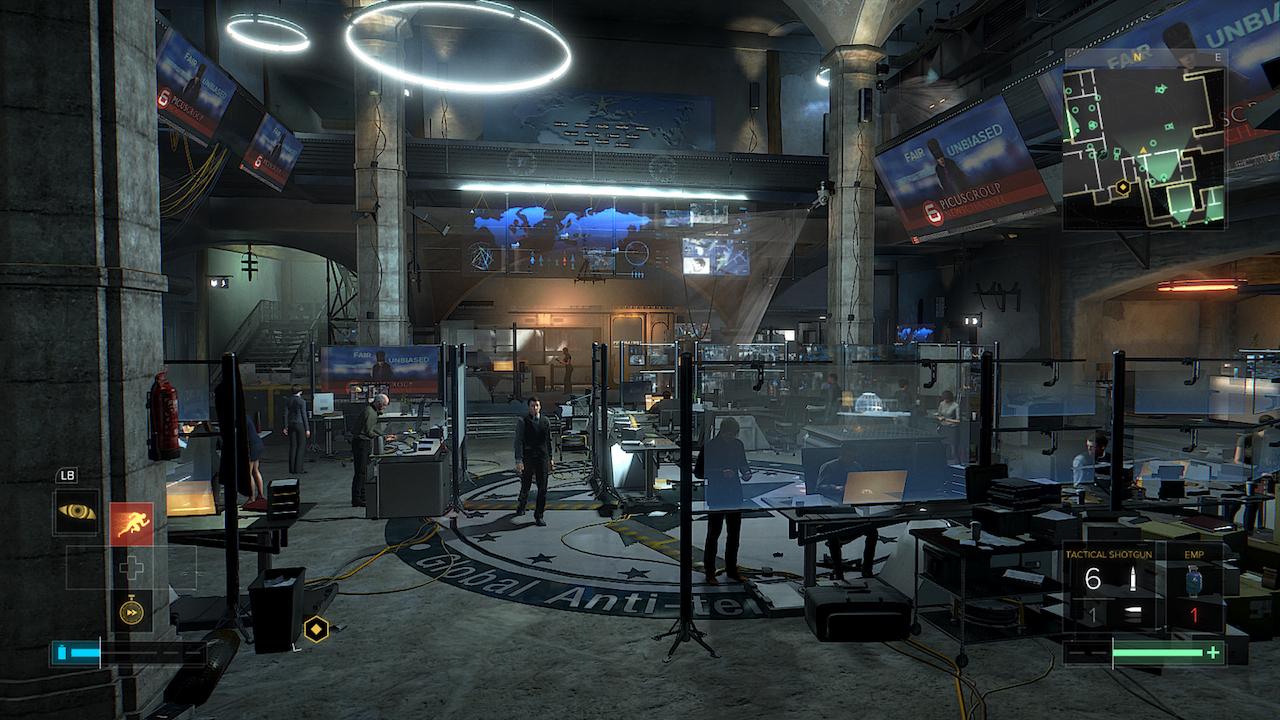The width and height of the screenshot is (1280, 720).
Task: Click the player arrow on the minimap
Action: pos(1143,150)
